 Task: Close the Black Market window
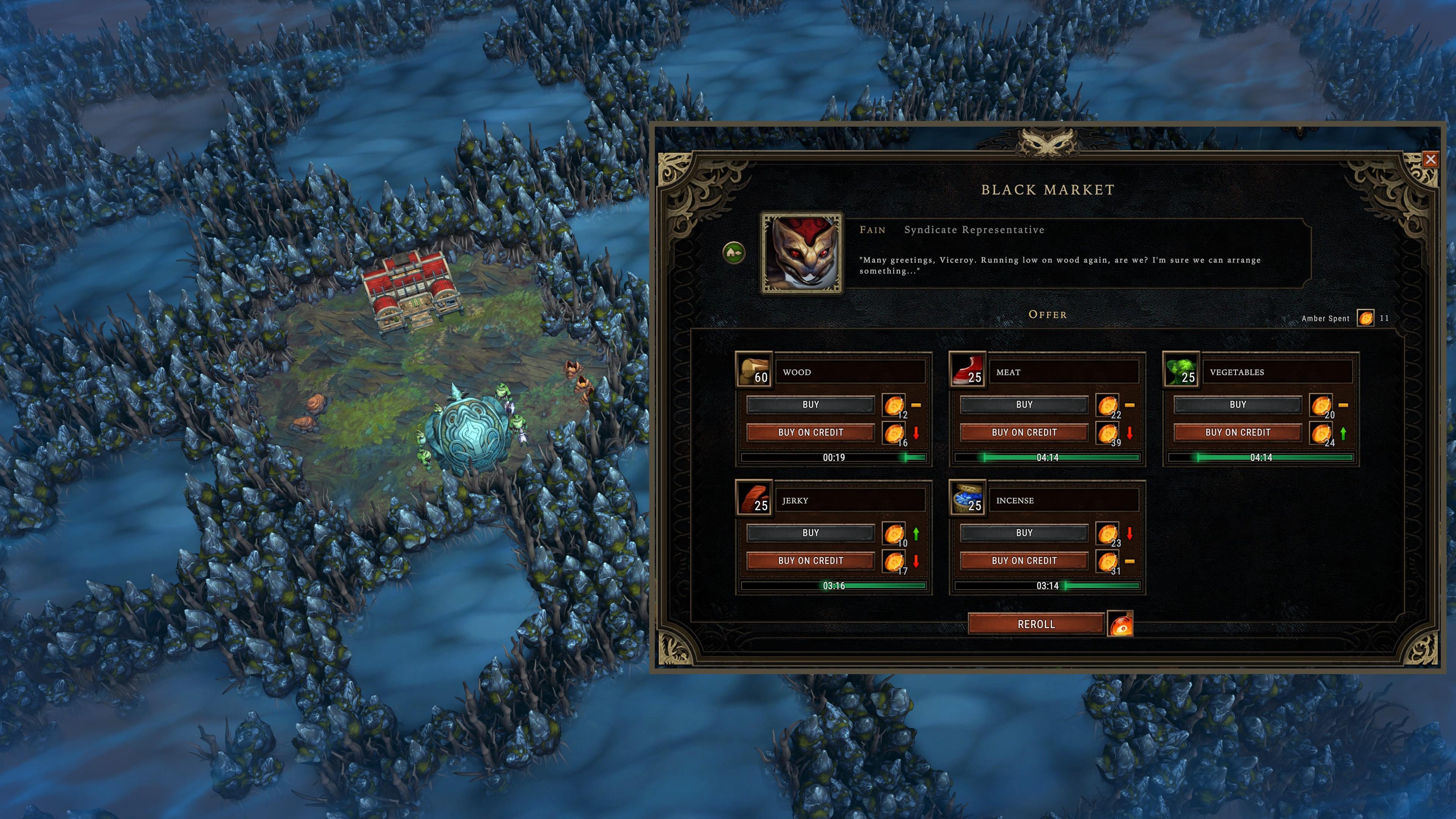(1431, 159)
